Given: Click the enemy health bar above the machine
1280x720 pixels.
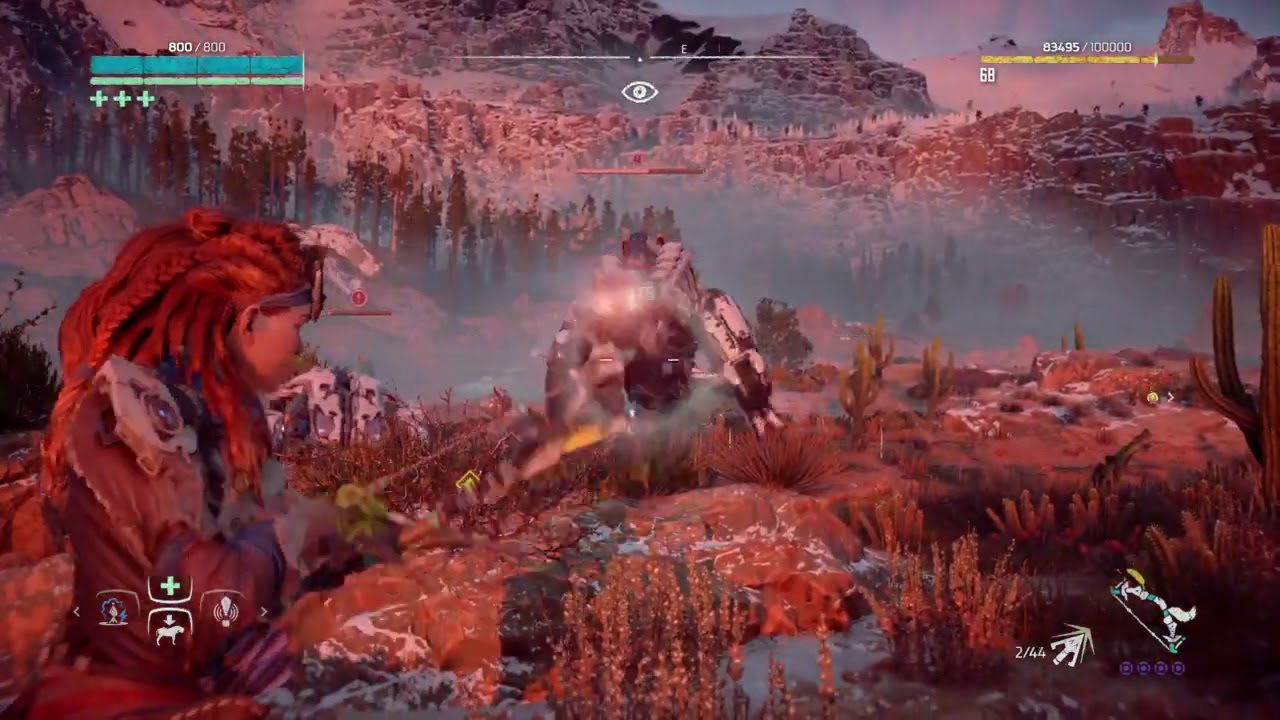Looking at the screenshot, I should pos(640,170).
